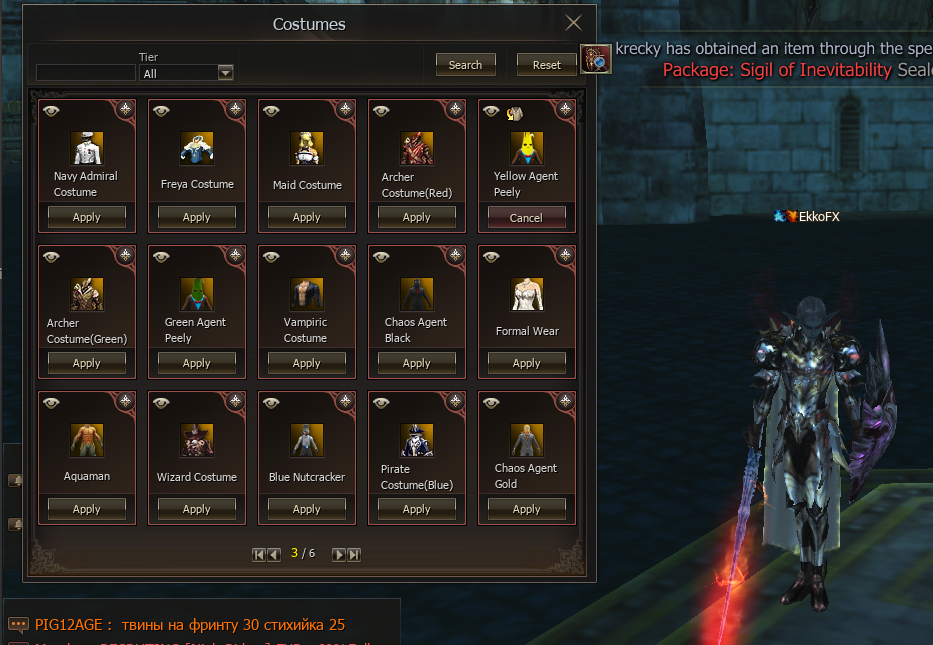Reset the costume filters
The image size is (933, 645).
pyautogui.click(x=546, y=65)
